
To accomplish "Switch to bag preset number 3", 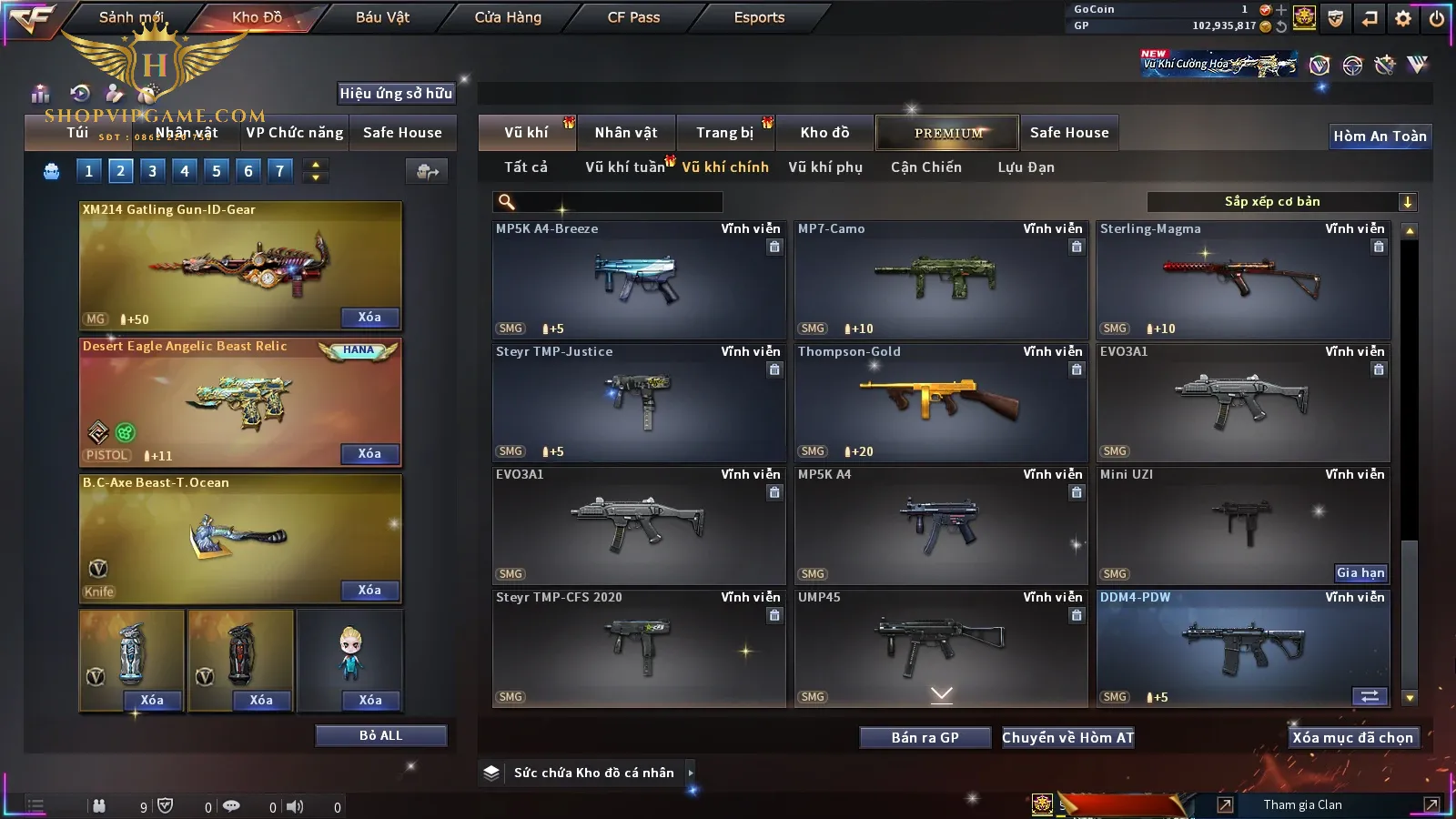I will coord(152,170).
